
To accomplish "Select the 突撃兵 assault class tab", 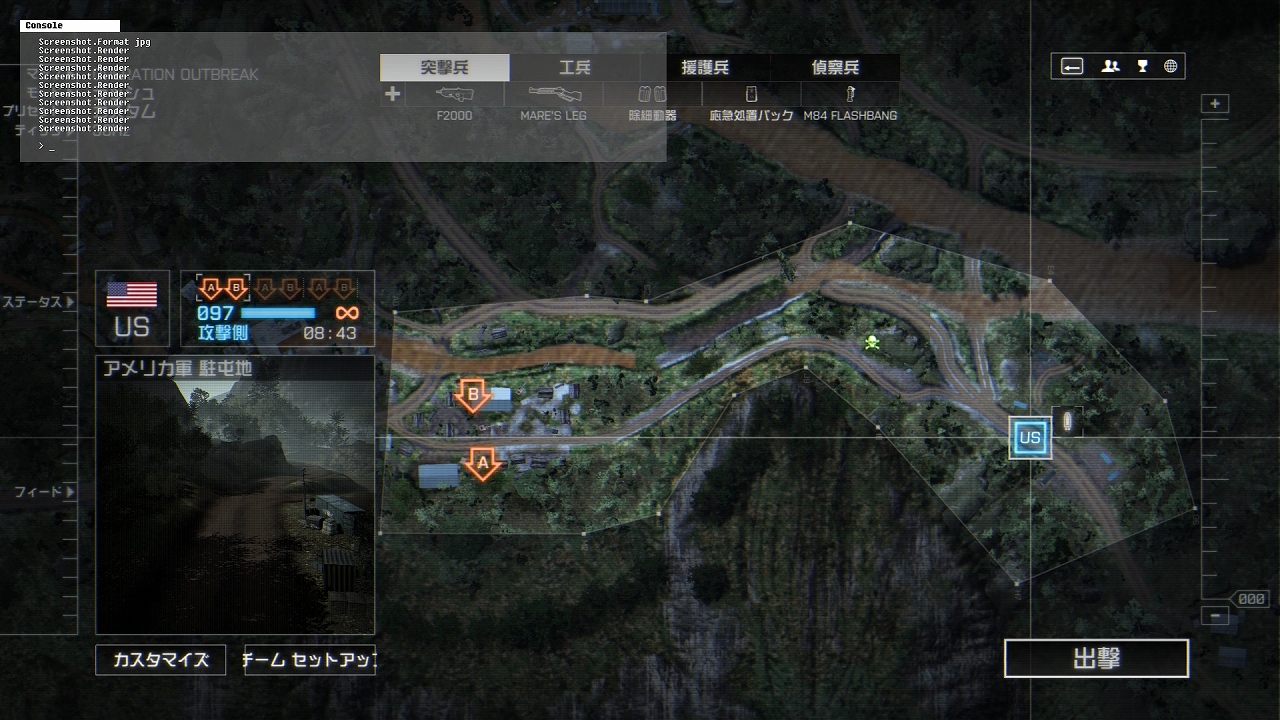I will (x=445, y=68).
